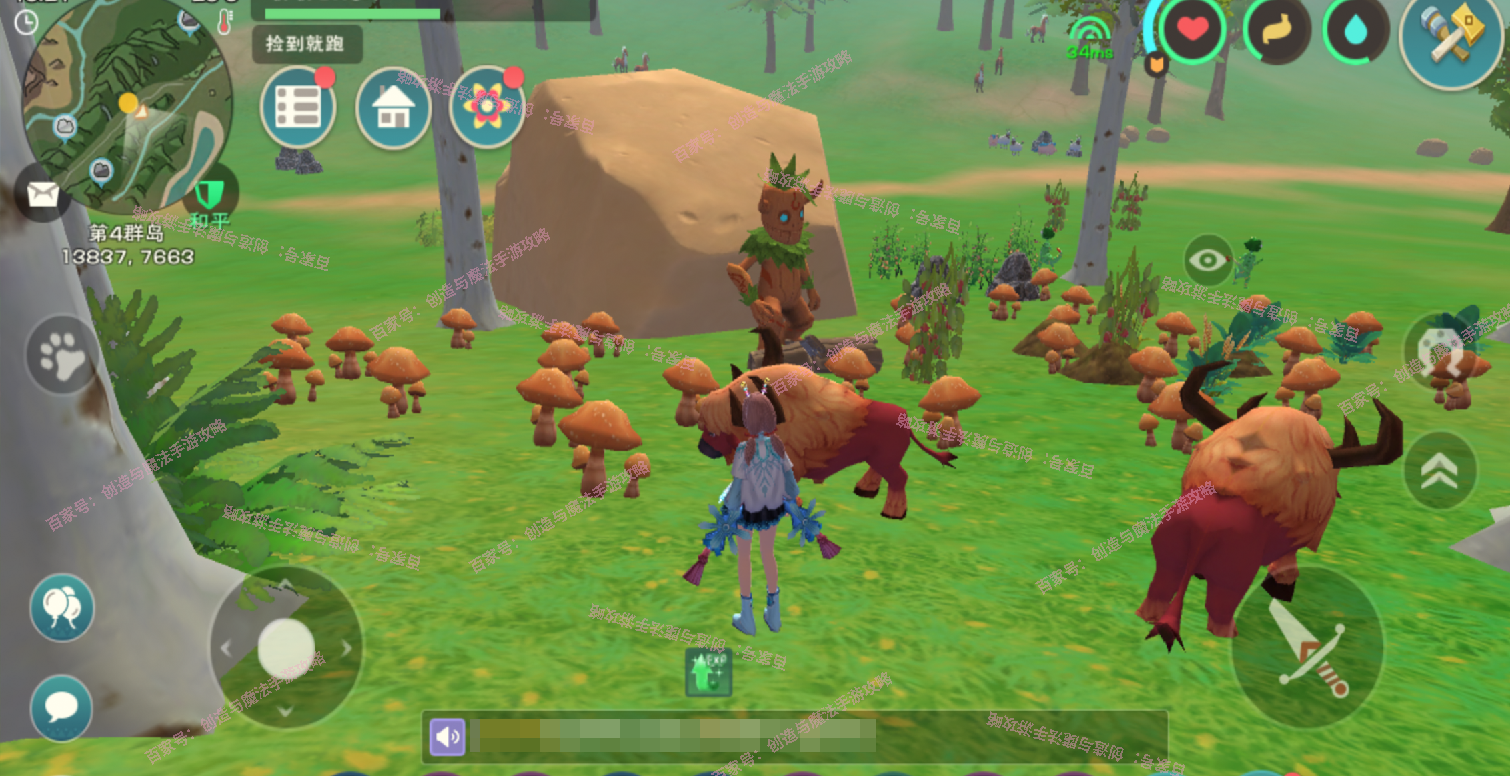
Task: Click the balloons icon
Action: tap(62, 606)
